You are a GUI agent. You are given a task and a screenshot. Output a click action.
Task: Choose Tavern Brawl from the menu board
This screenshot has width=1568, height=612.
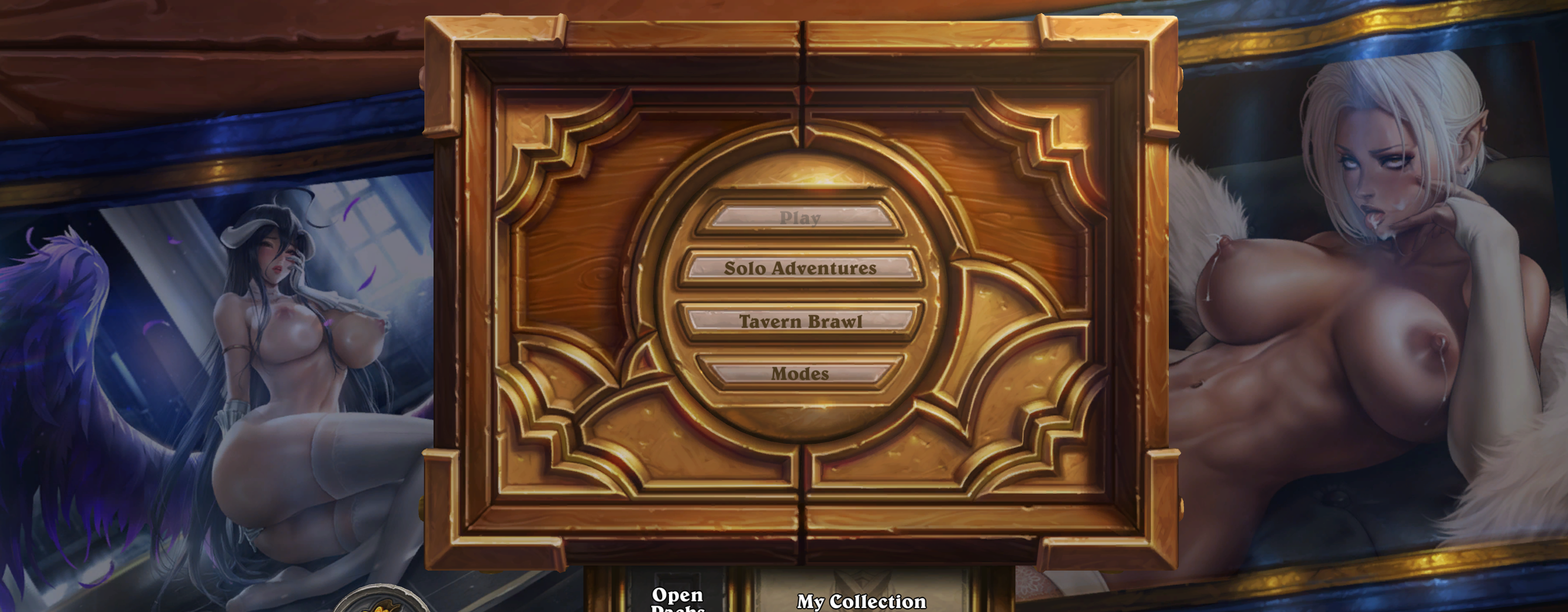(800, 321)
